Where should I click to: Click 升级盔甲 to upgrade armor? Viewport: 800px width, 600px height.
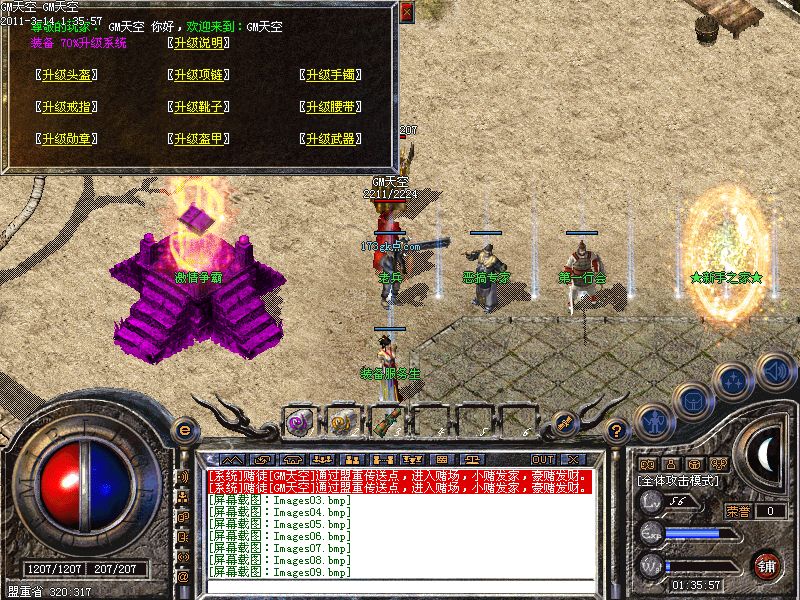[198, 139]
